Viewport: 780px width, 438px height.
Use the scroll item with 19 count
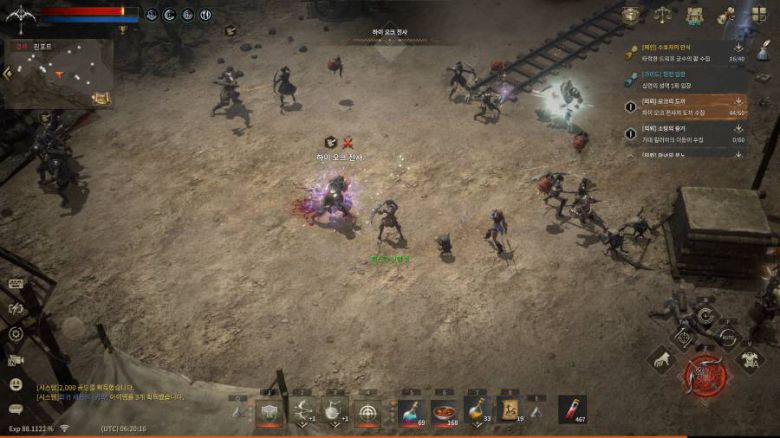509,412
